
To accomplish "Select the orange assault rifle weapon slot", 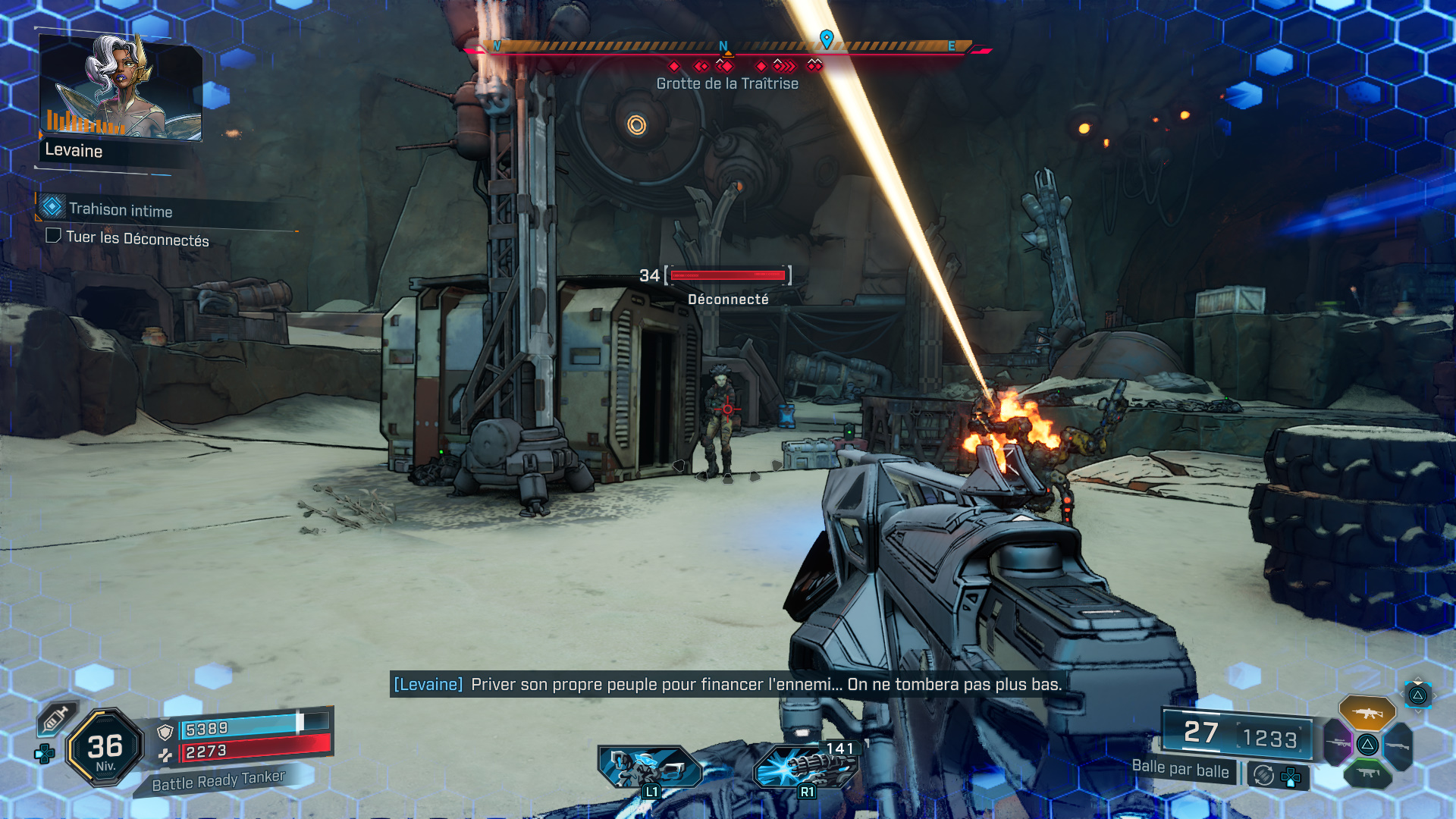I will (1367, 713).
